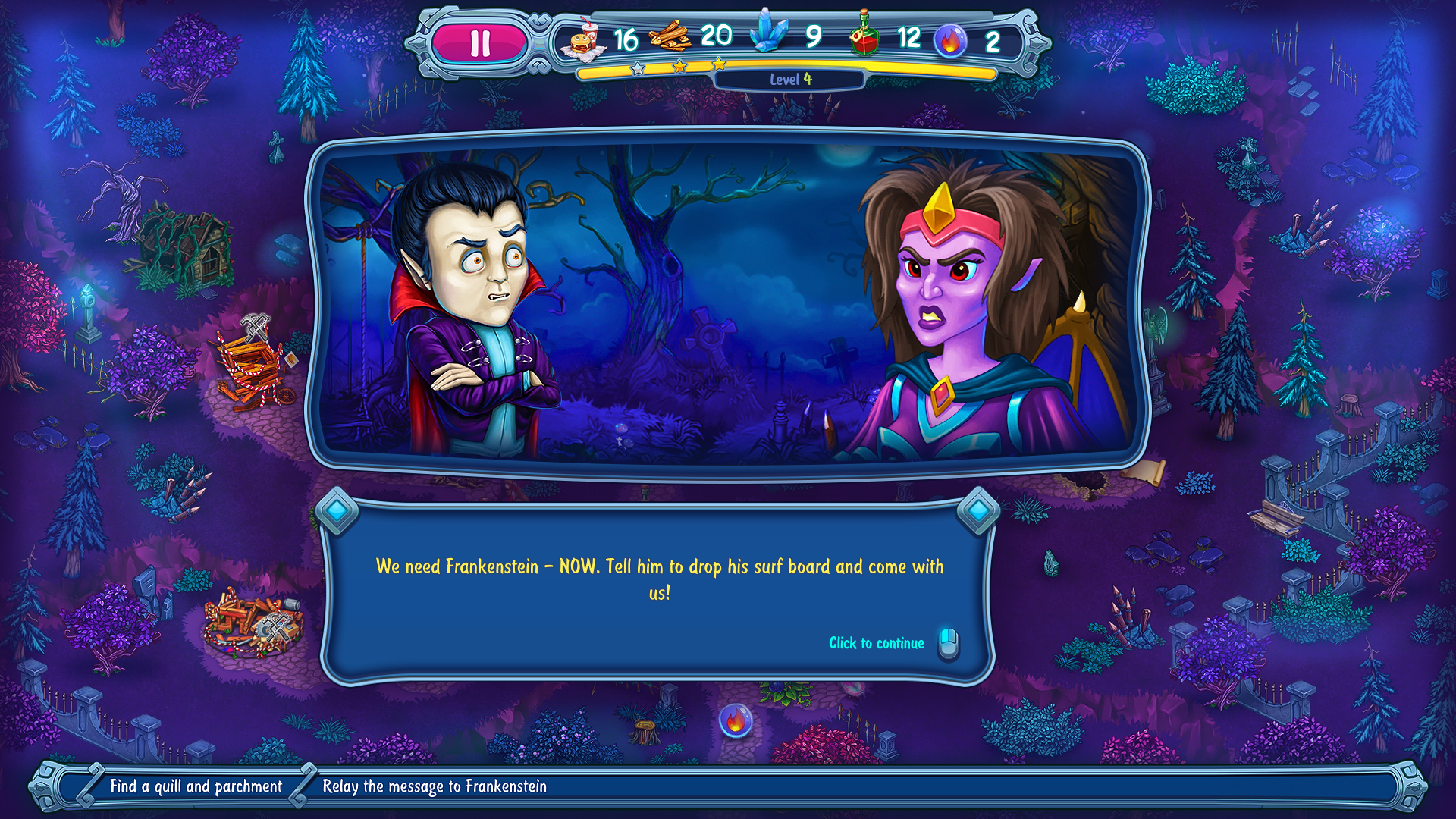
Task: Pause the game with the pink button
Action: pos(479,43)
